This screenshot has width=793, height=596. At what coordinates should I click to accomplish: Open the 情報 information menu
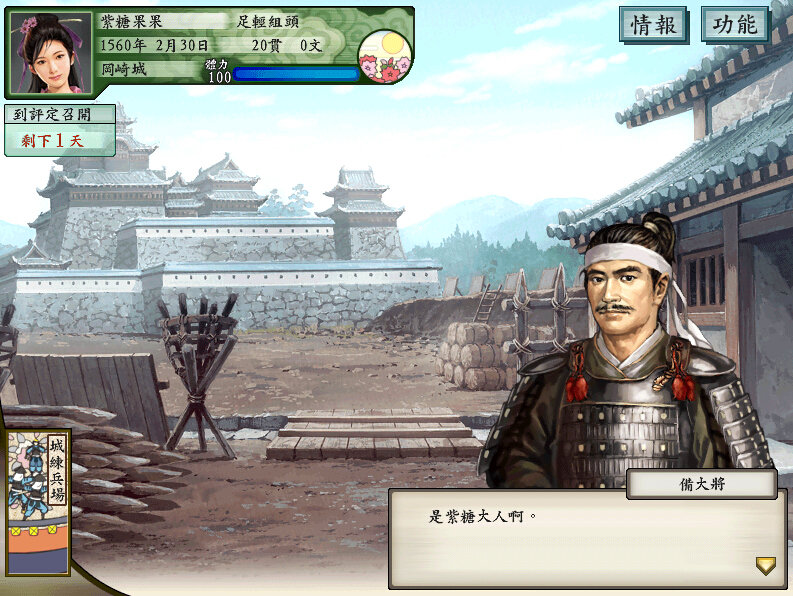tap(654, 25)
